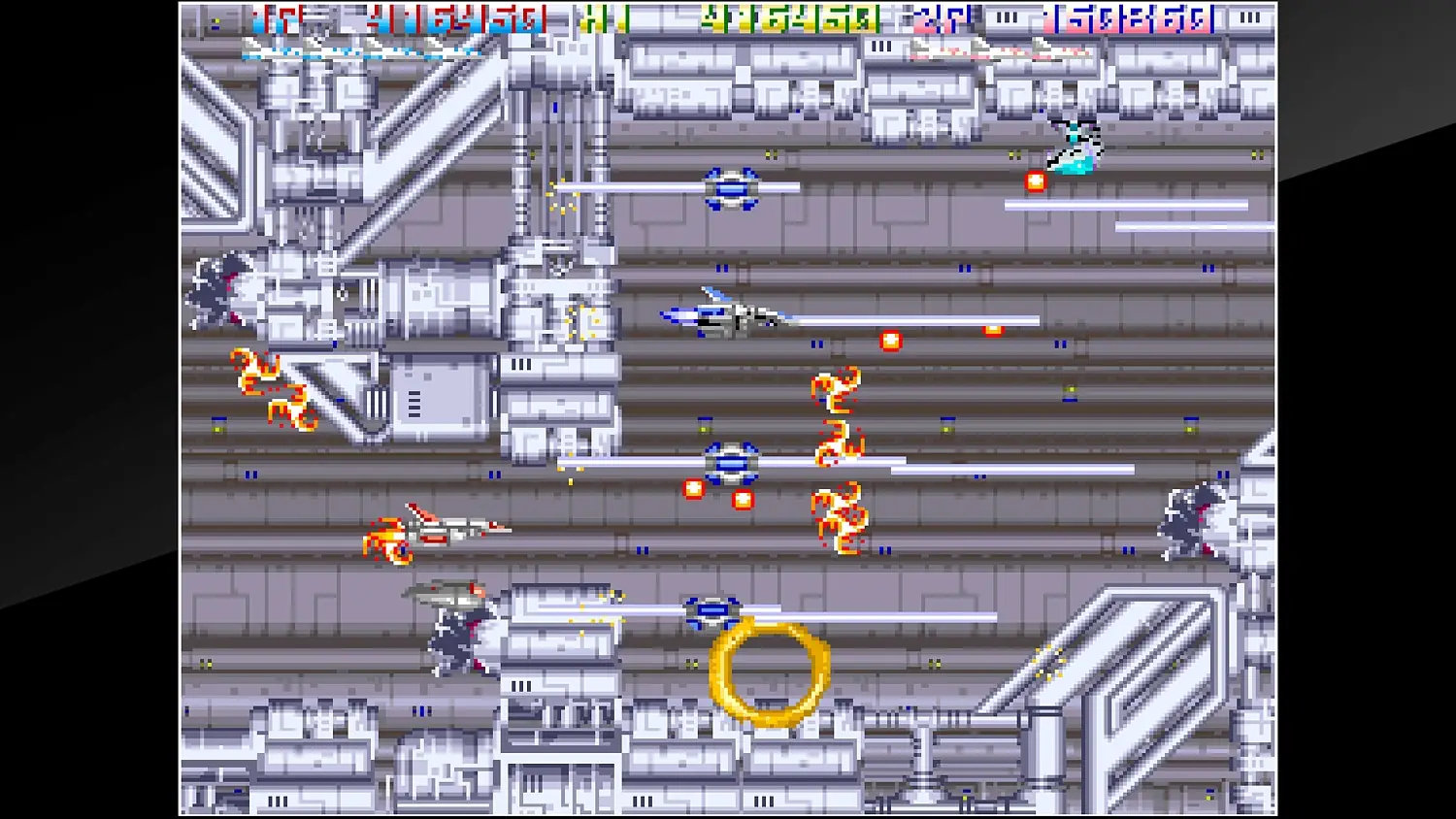Select the explosion behind the lower-left fighter
Viewport: 1456px width, 819px height.
click(x=388, y=541)
